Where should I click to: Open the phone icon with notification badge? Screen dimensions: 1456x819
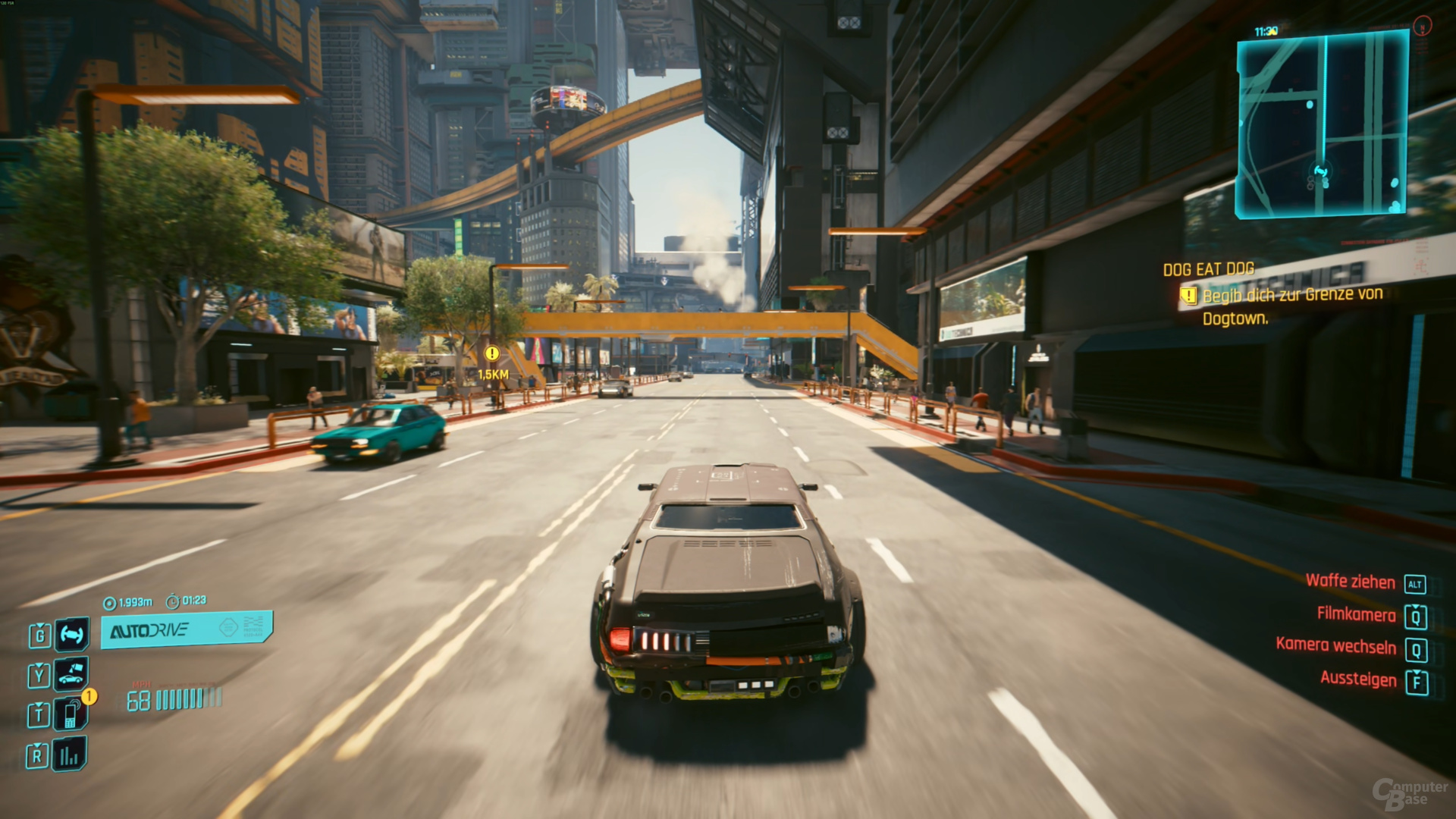(x=71, y=714)
